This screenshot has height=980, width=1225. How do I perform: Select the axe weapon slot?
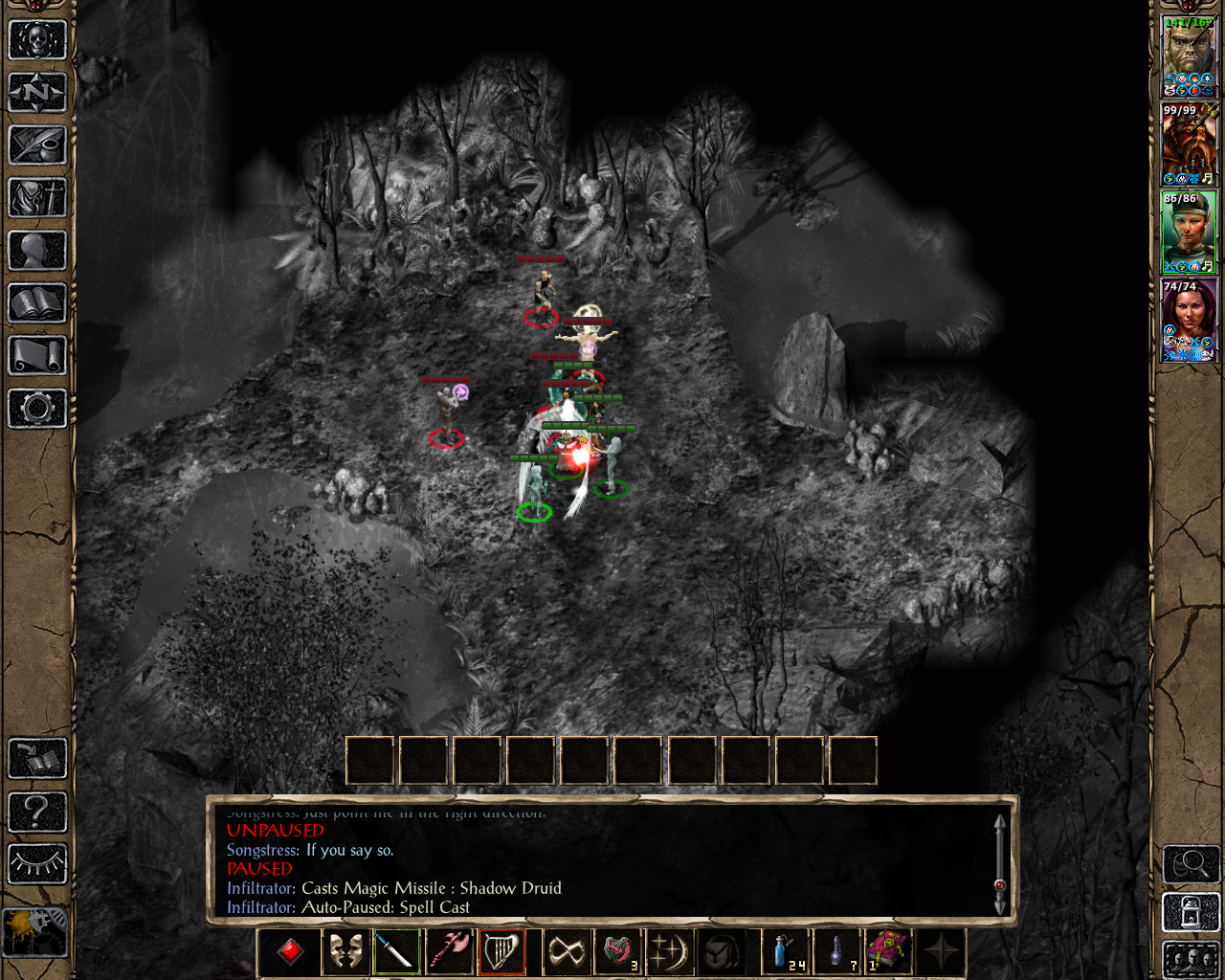[x=450, y=951]
